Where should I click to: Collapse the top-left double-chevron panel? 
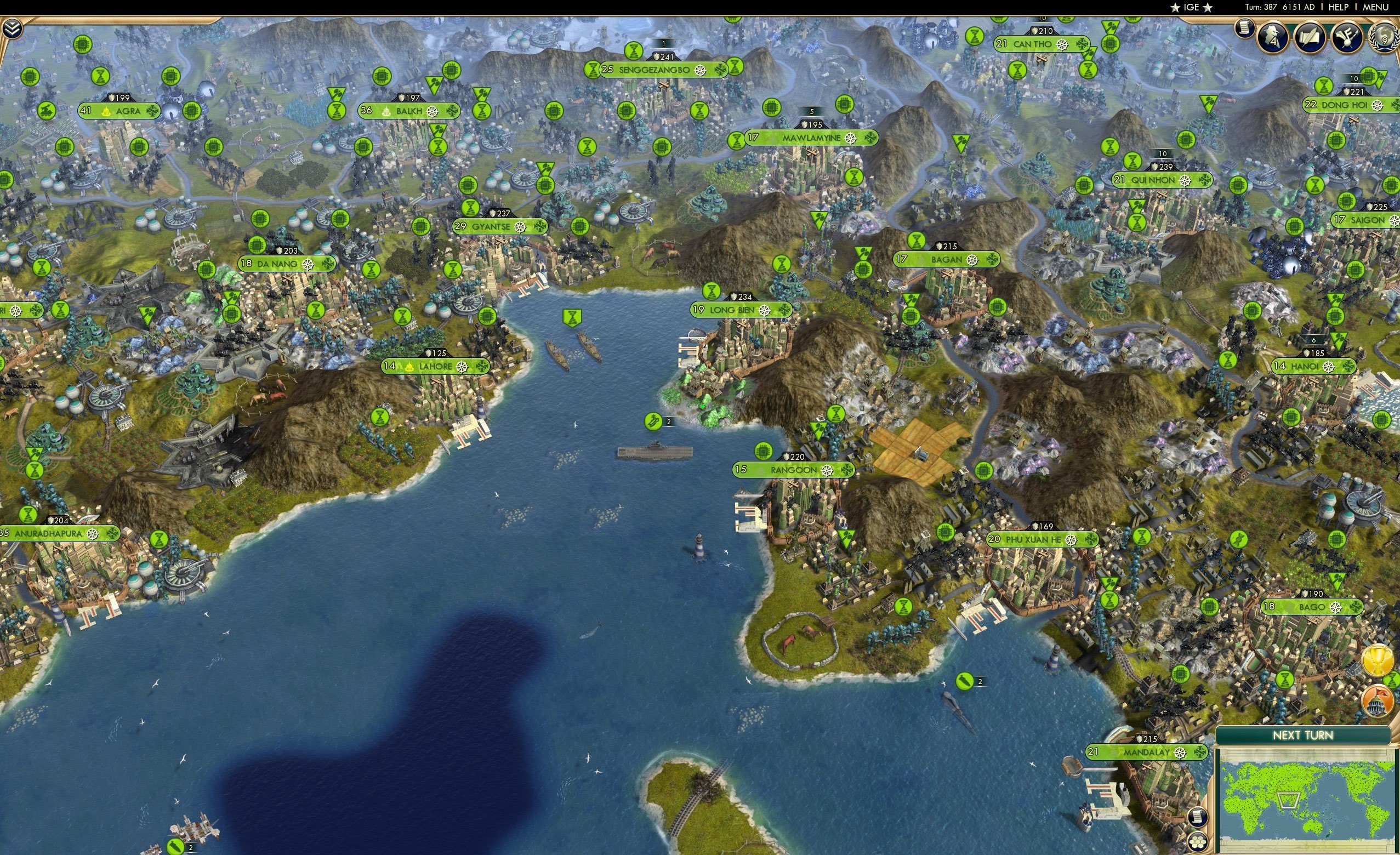(x=12, y=29)
